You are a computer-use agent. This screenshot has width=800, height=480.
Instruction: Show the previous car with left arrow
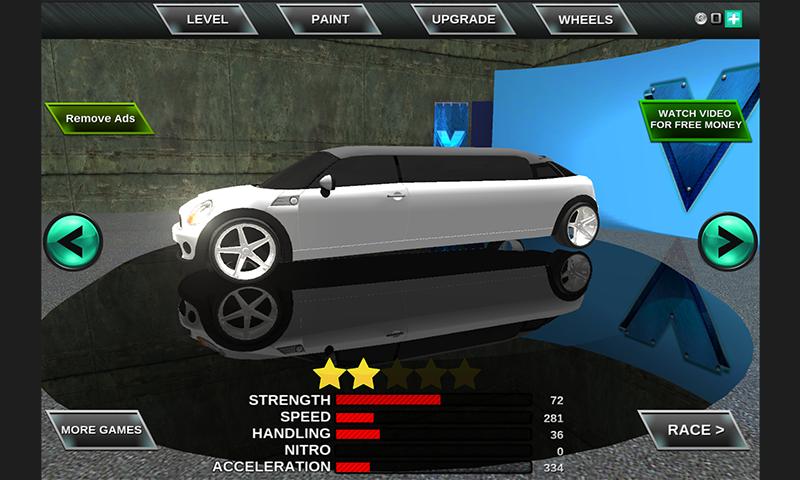coord(73,241)
